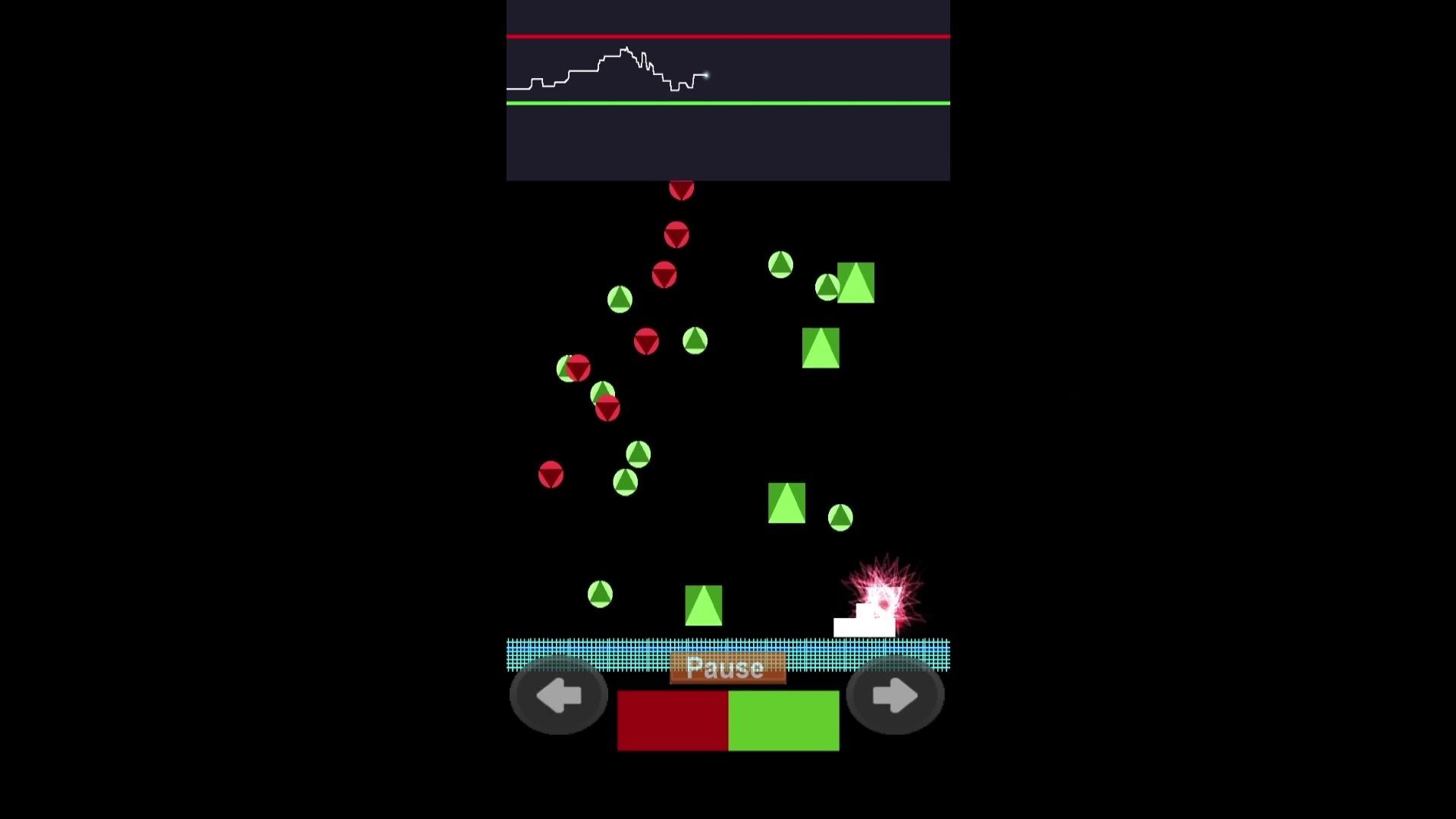The image size is (1456, 819).
Task: Click the glowing dot at the waveform tip
Action: pyautogui.click(x=707, y=75)
